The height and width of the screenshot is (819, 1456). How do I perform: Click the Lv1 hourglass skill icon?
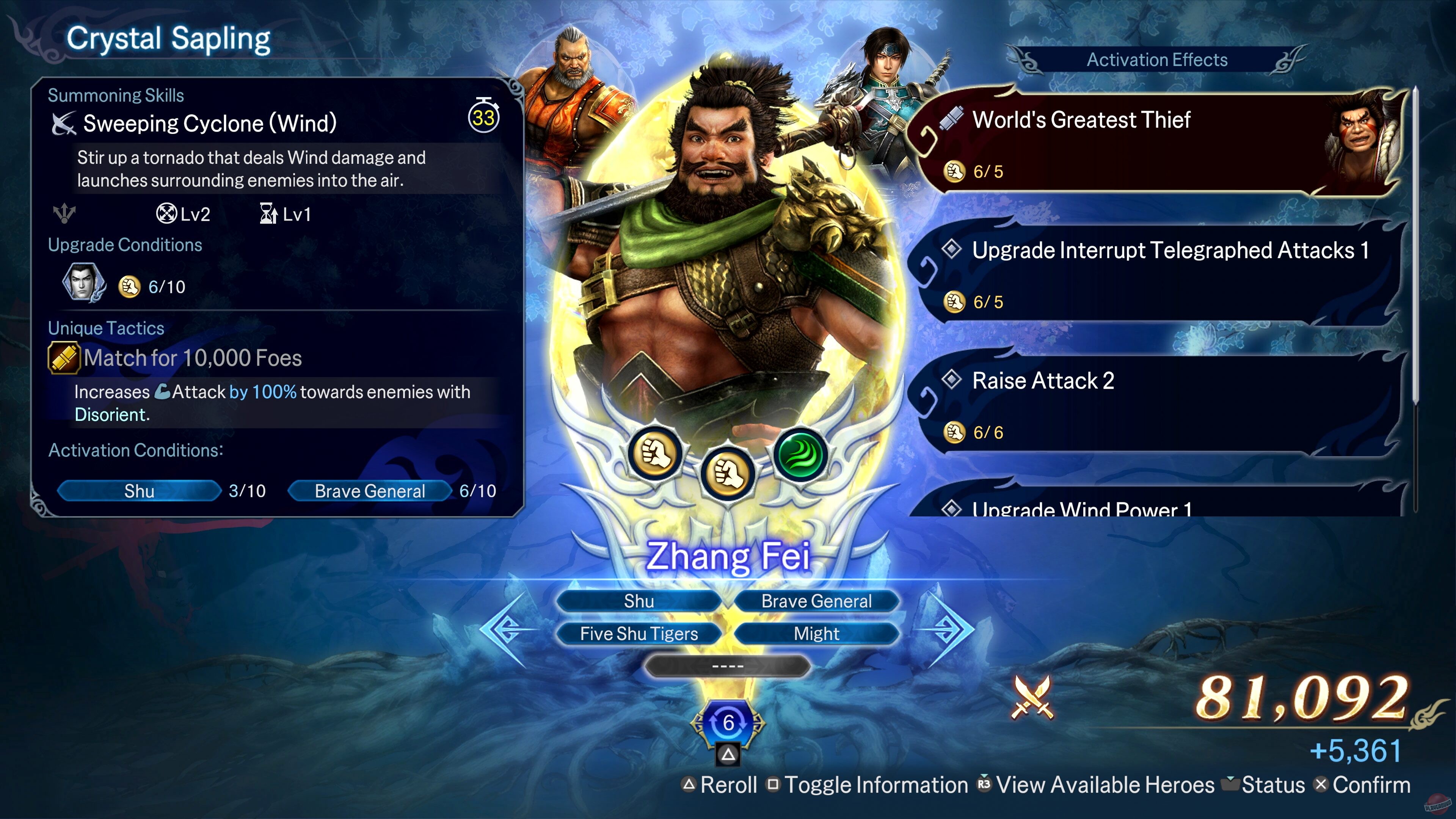tap(268, 213)
